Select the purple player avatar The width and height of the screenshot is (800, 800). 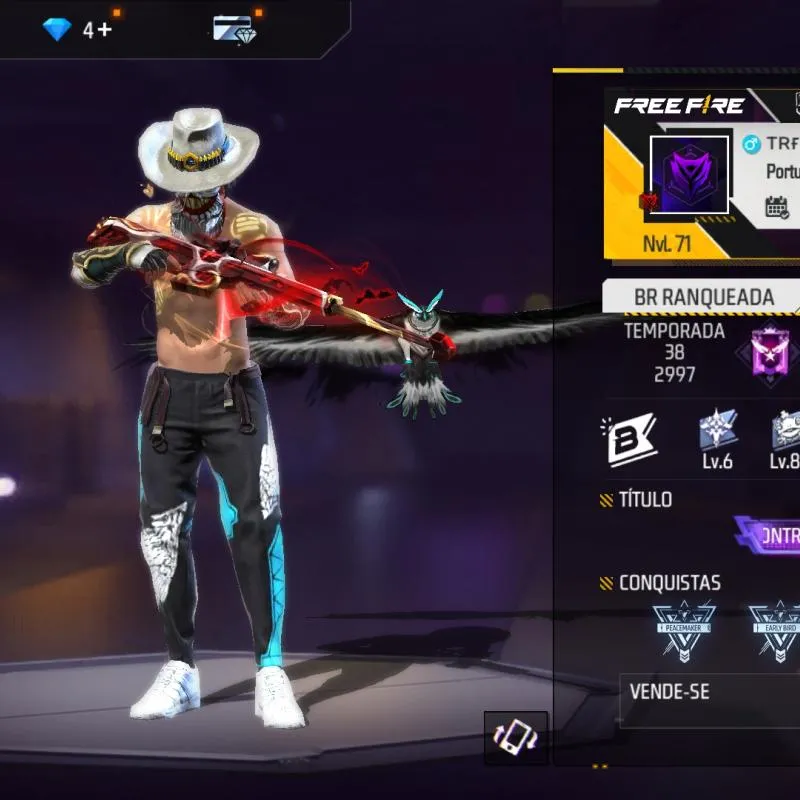coord(689,175)
